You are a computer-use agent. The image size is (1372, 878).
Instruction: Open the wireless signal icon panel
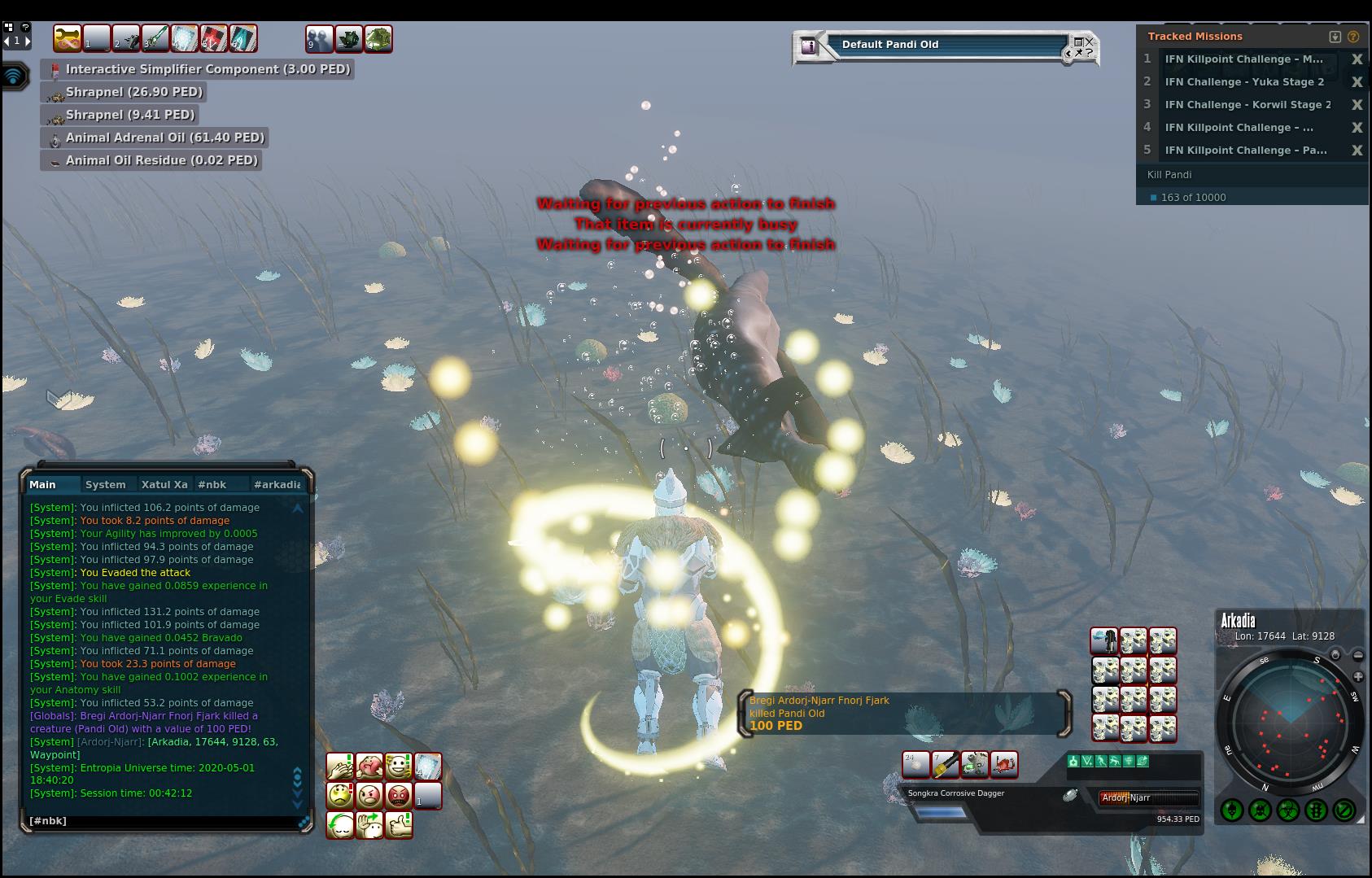tap(14, 76)
